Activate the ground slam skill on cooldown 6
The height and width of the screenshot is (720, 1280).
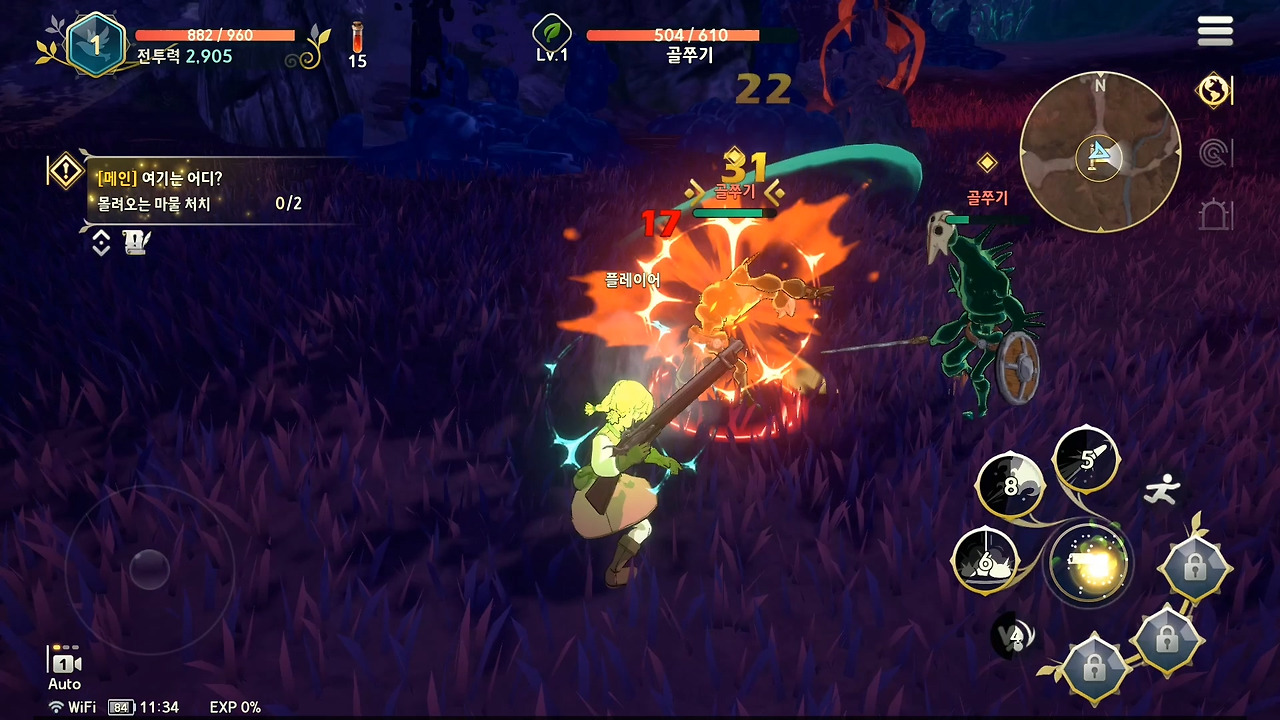[985, 561]
